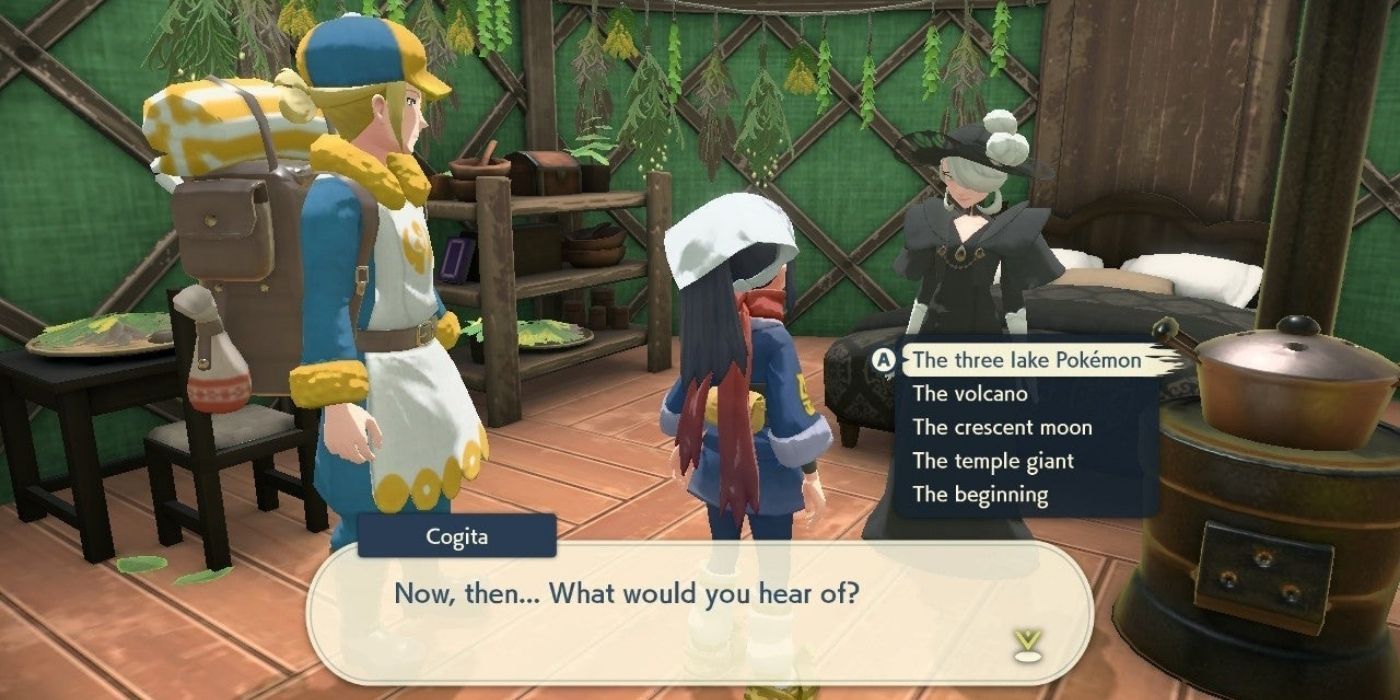Pick "The temple giant" choice
Viewport: 1400px width, 700px height.
point(992,461)
